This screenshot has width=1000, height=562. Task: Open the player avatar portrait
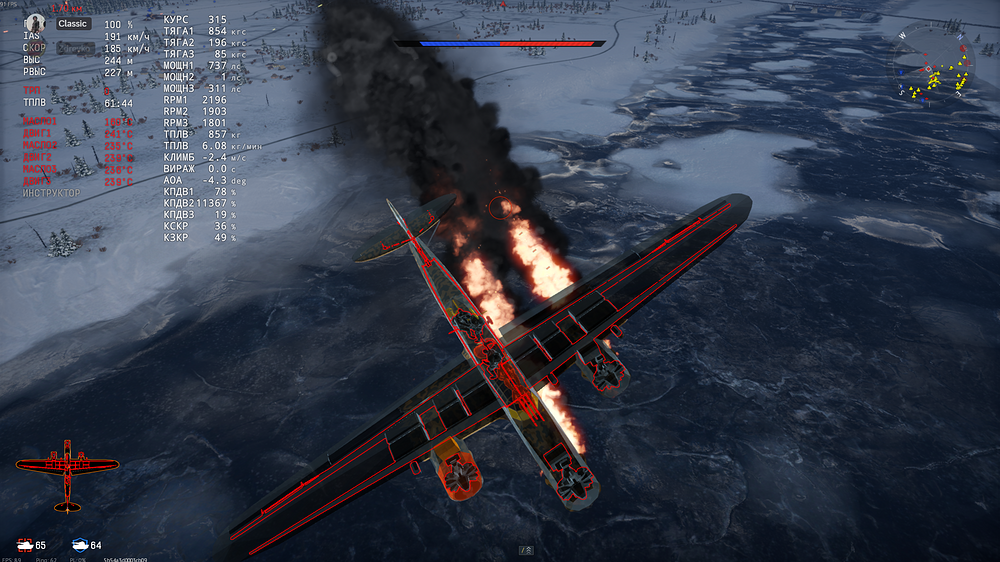pos(34,23)
